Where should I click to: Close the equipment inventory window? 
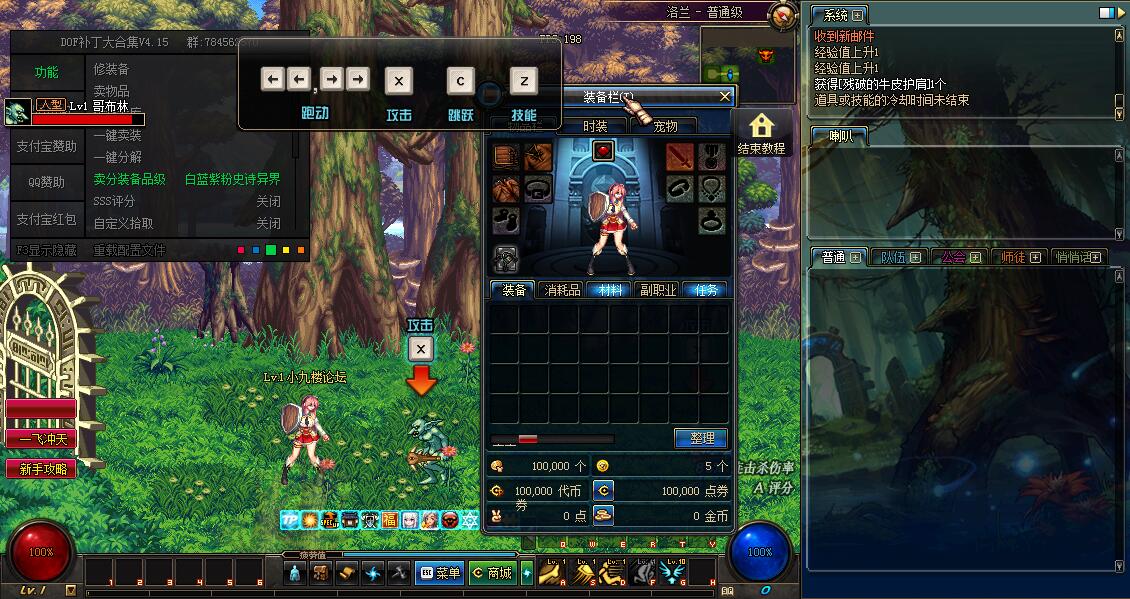click(725, 97)
